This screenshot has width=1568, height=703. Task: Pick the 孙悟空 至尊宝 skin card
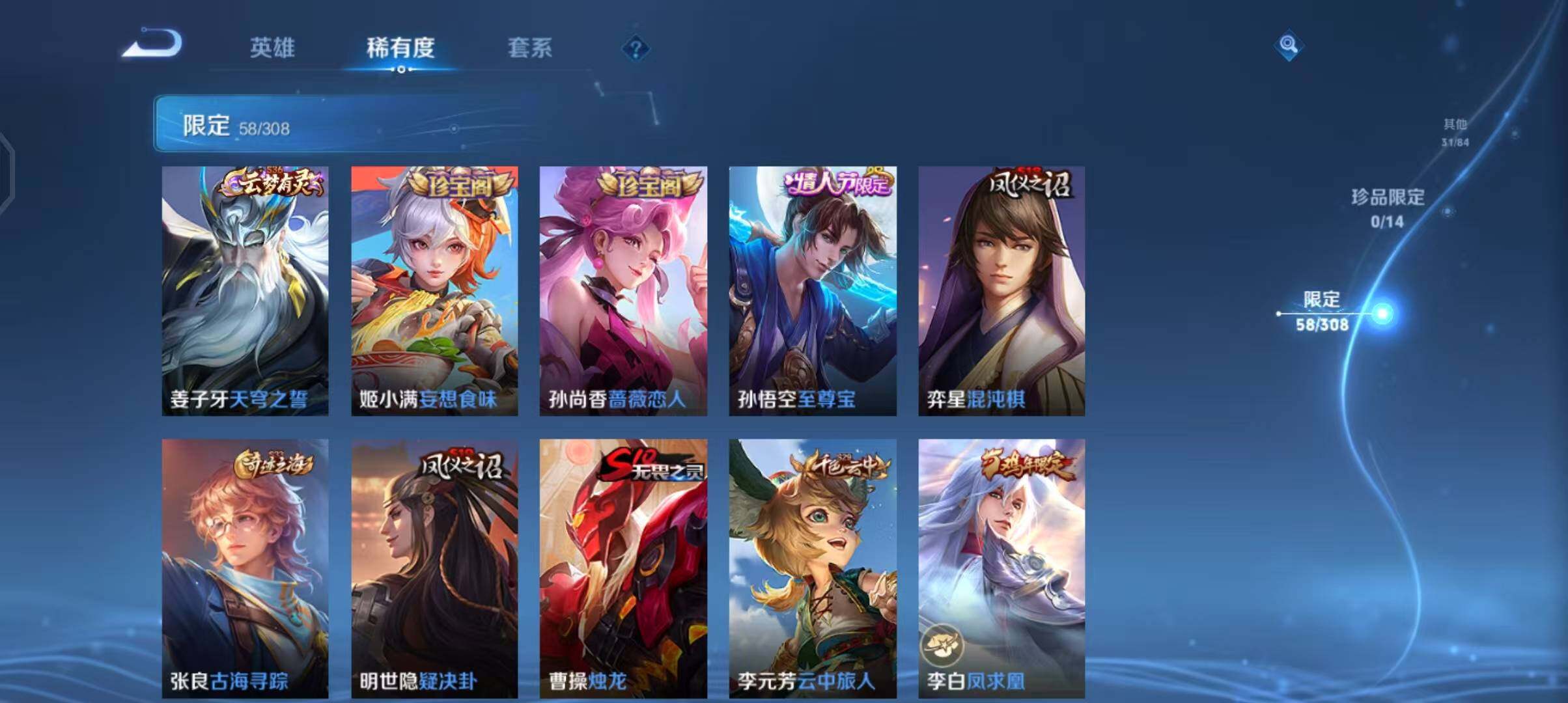pos(813,290)
